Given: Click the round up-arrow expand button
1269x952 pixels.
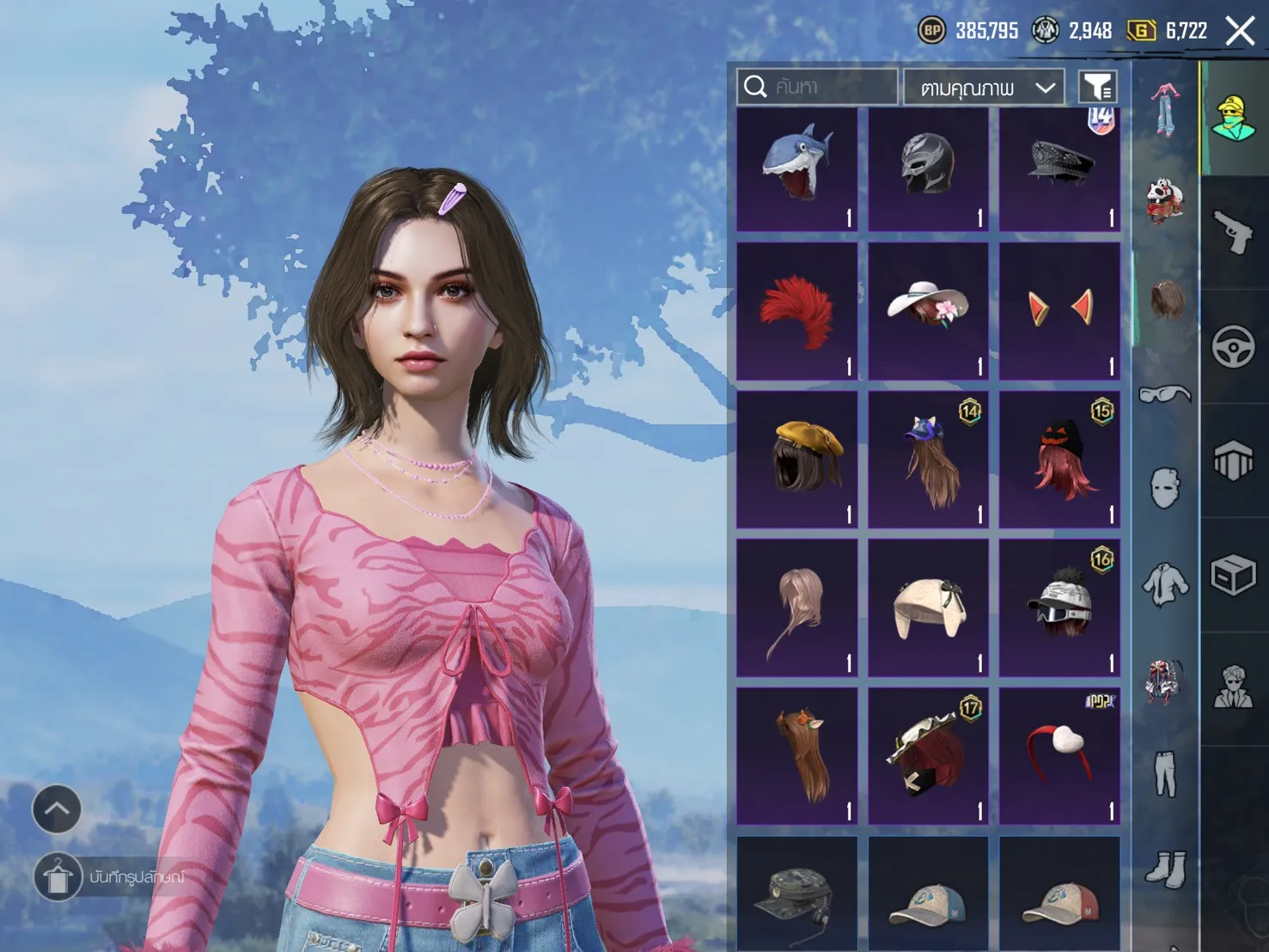Looking at the screenshot, I should (x=57, y=809).
